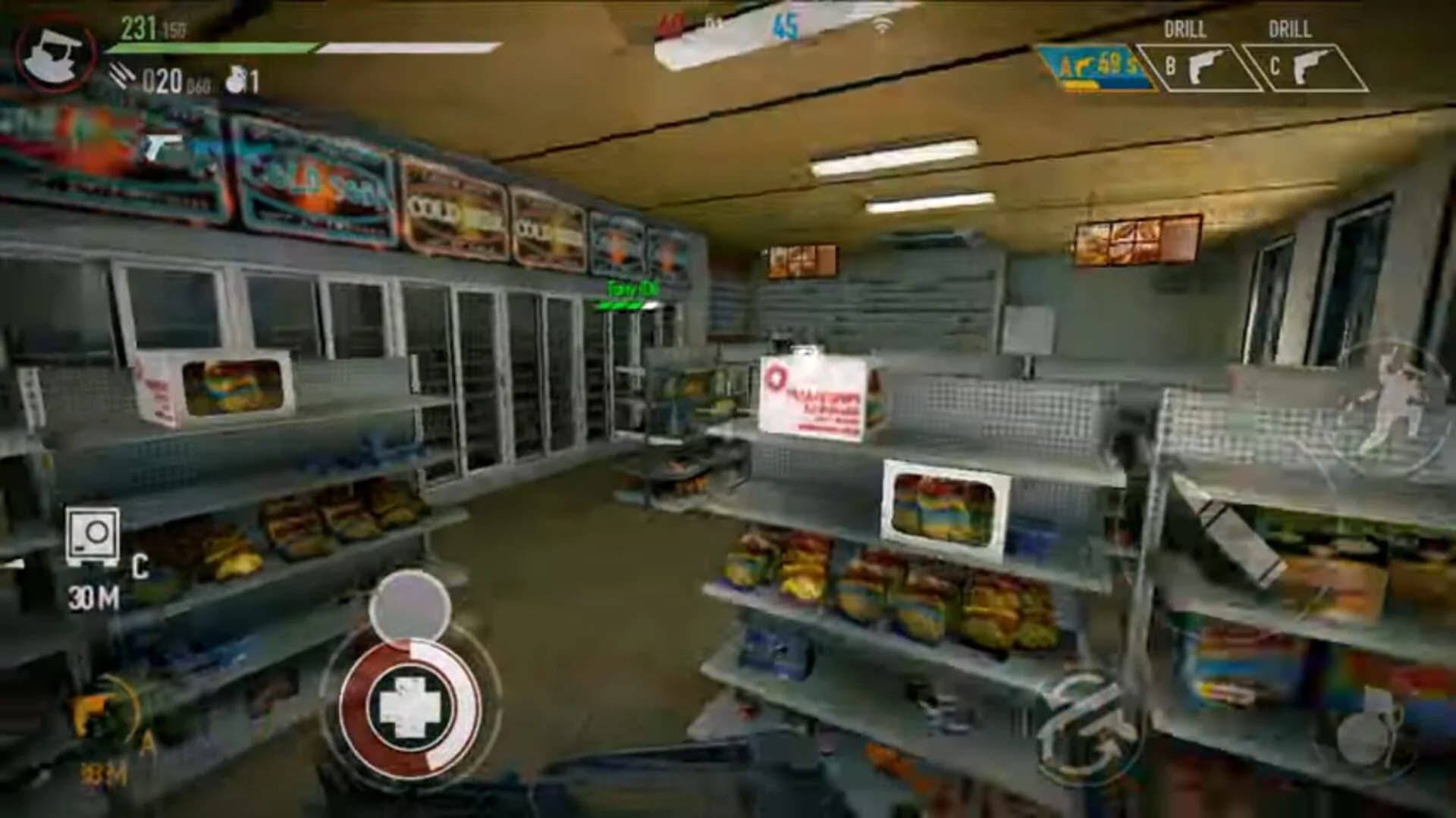Toggle the money bag counter next to the ammo
The width and height of the screenshot is (1456, 818).
(233, 76)
